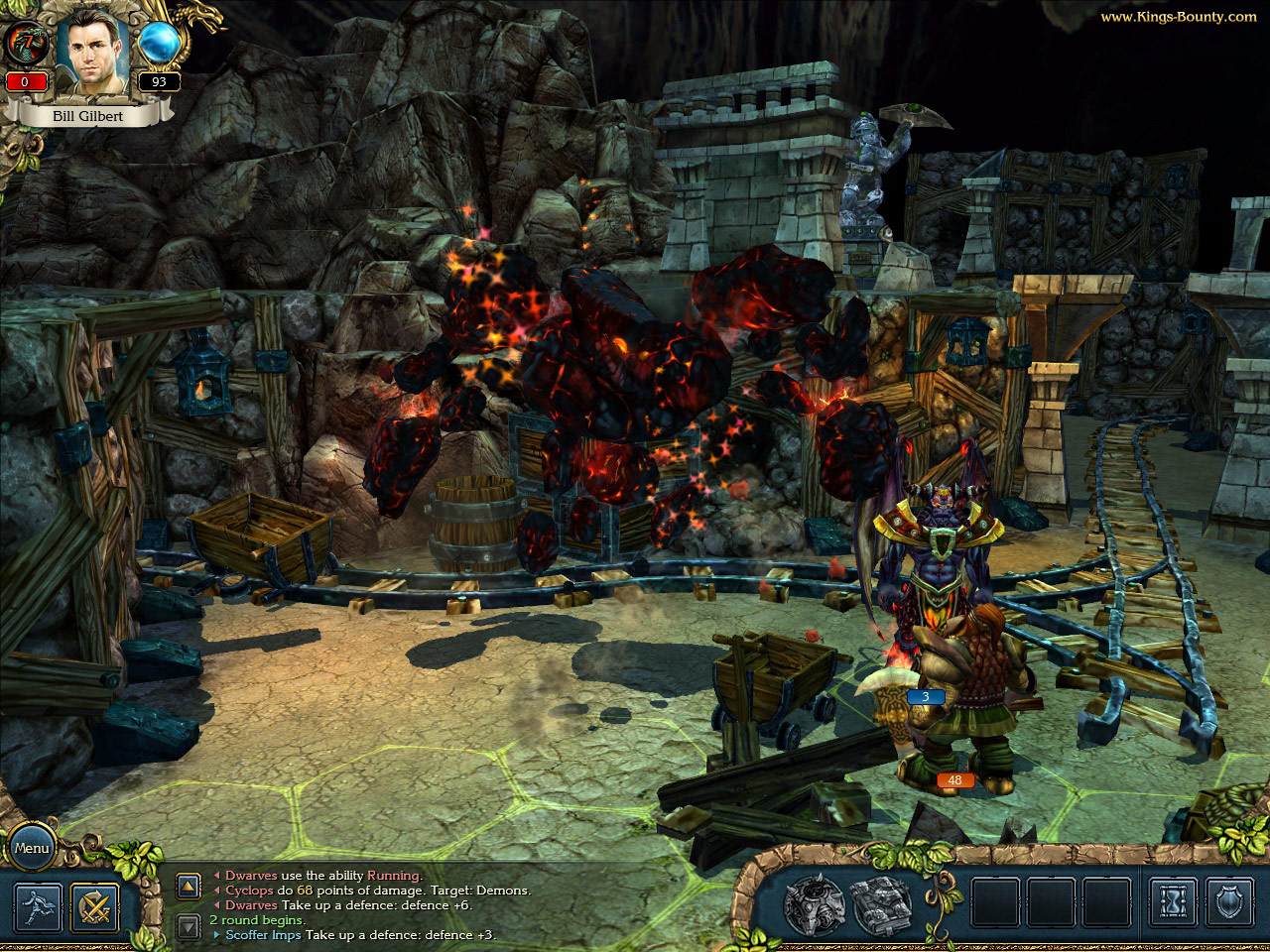This screenshot has width=1270, height=952.
Task: Open the Chest of Rage spirits icon
Action: [814, 904]
